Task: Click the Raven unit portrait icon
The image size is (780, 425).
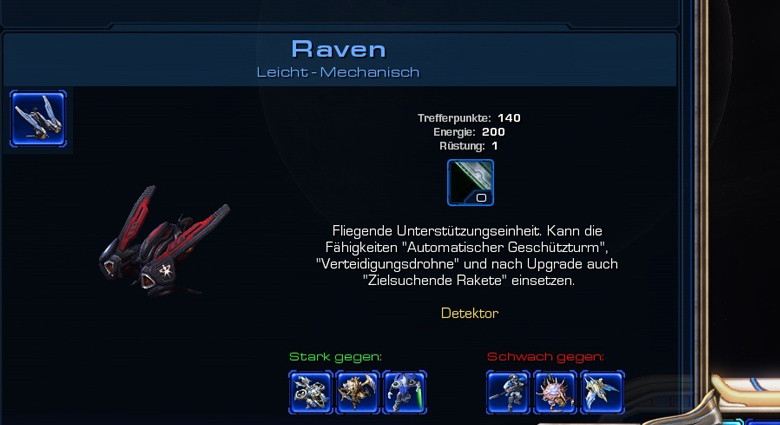Action: (39, 119)
